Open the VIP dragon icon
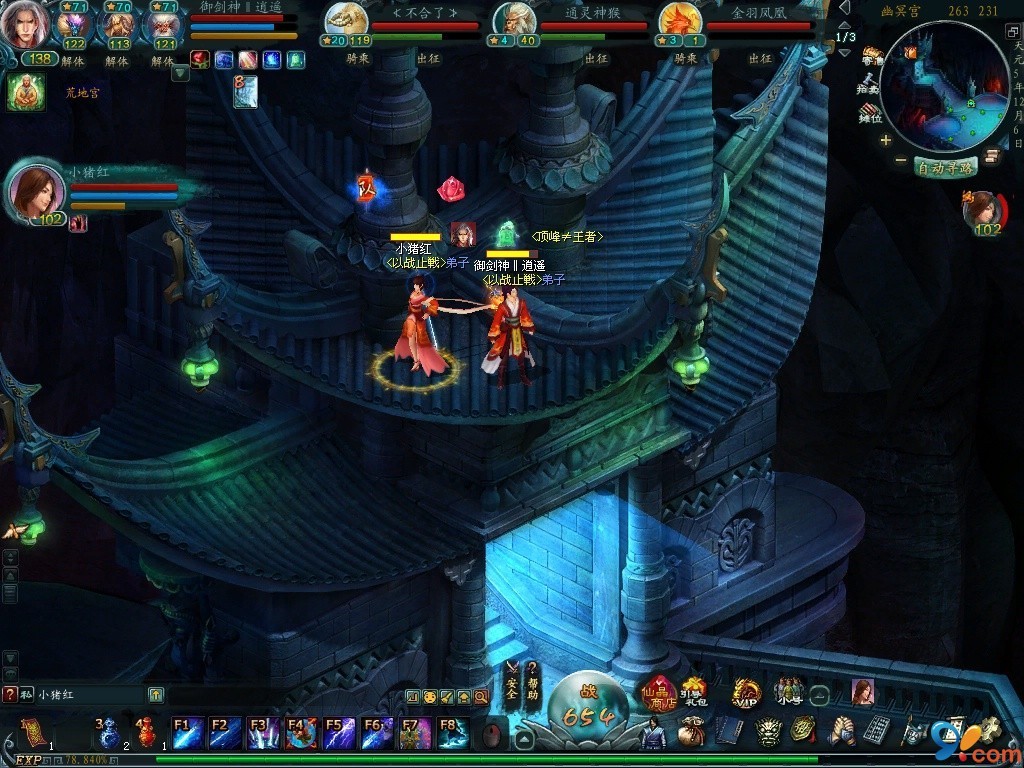1024x768 pixels. point(745,693)
